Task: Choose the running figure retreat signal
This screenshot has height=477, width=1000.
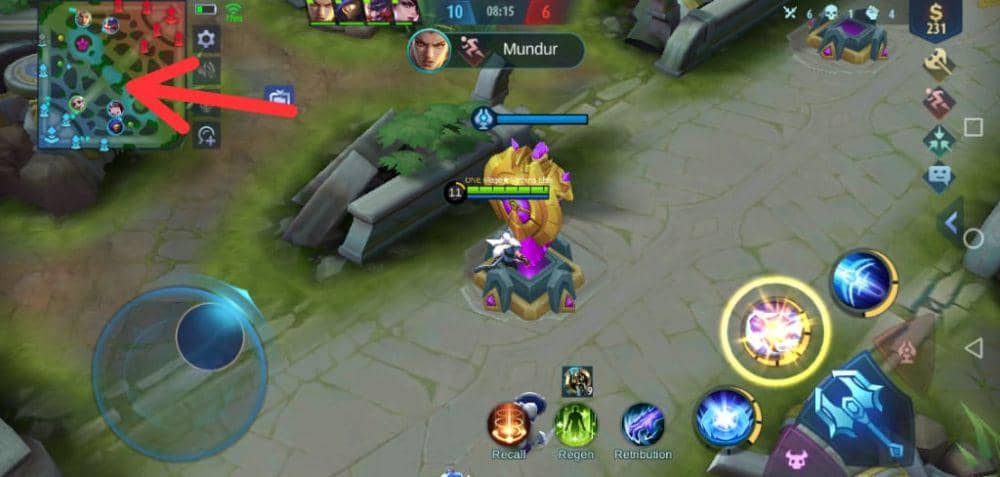Action: pos(938,101)
